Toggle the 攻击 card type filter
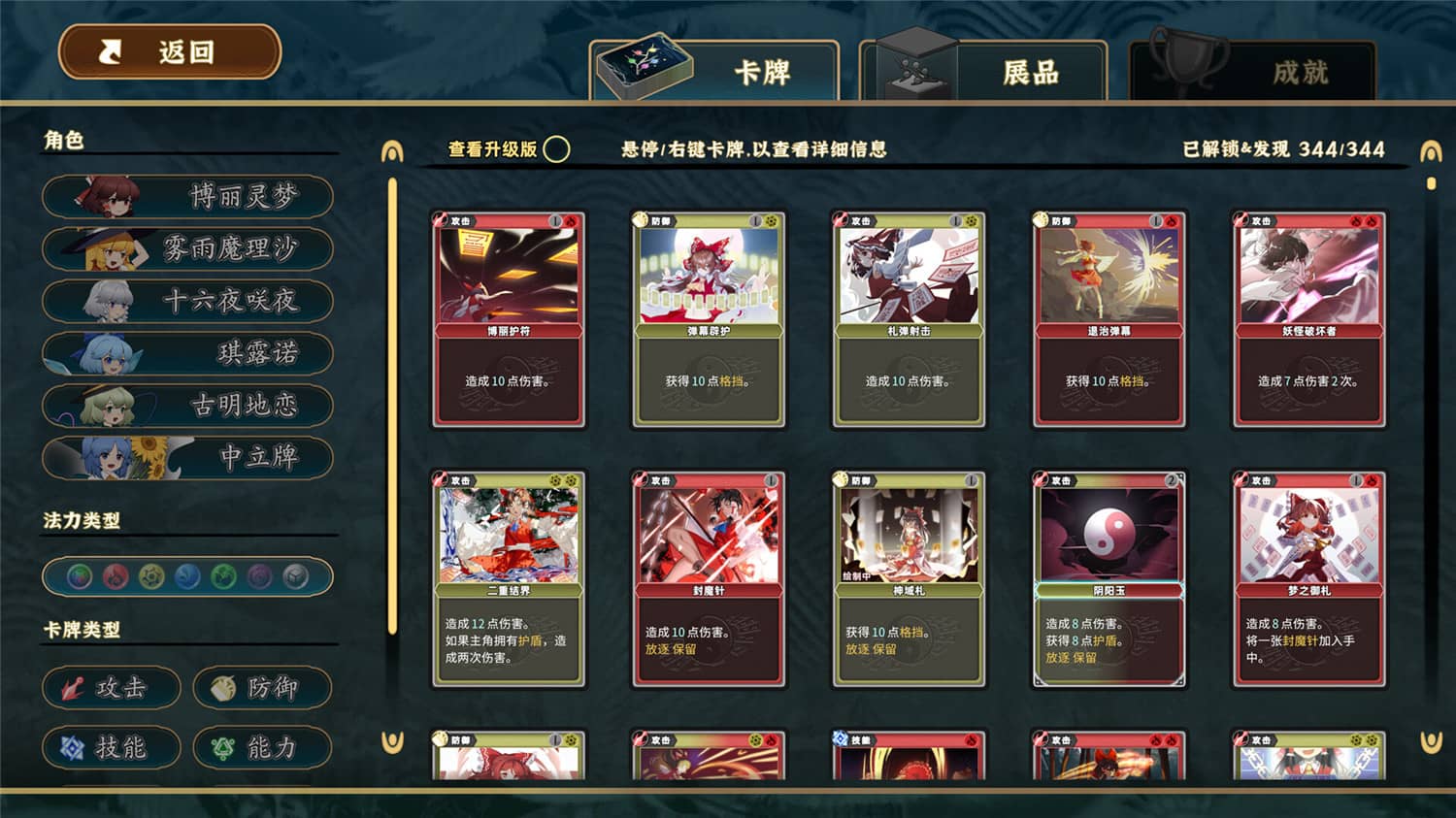Image resolution: width=1456 pixels, height=818 pixels. (x=112, y=688)
